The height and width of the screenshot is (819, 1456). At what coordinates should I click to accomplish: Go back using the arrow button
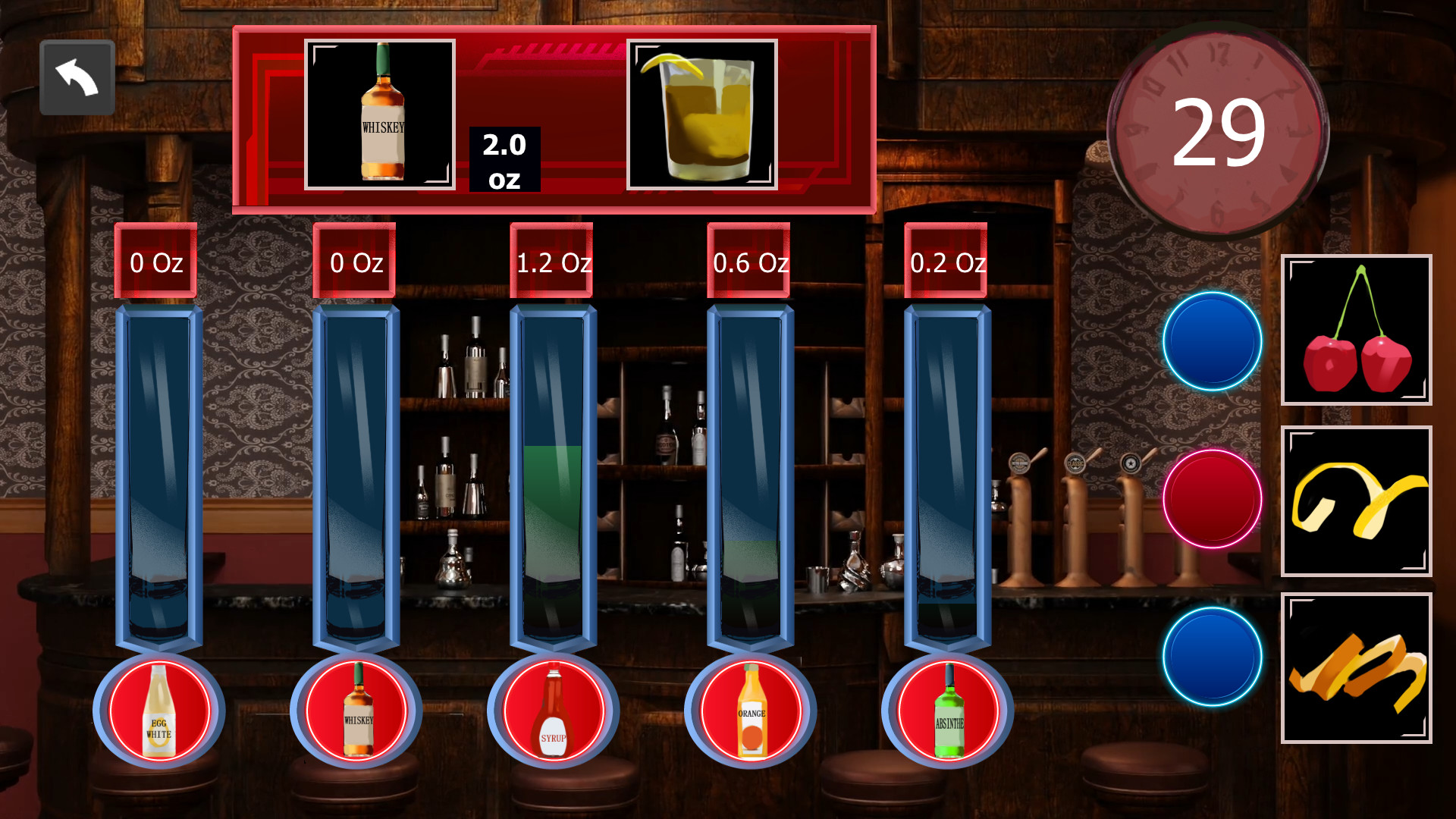pos(76,76)
